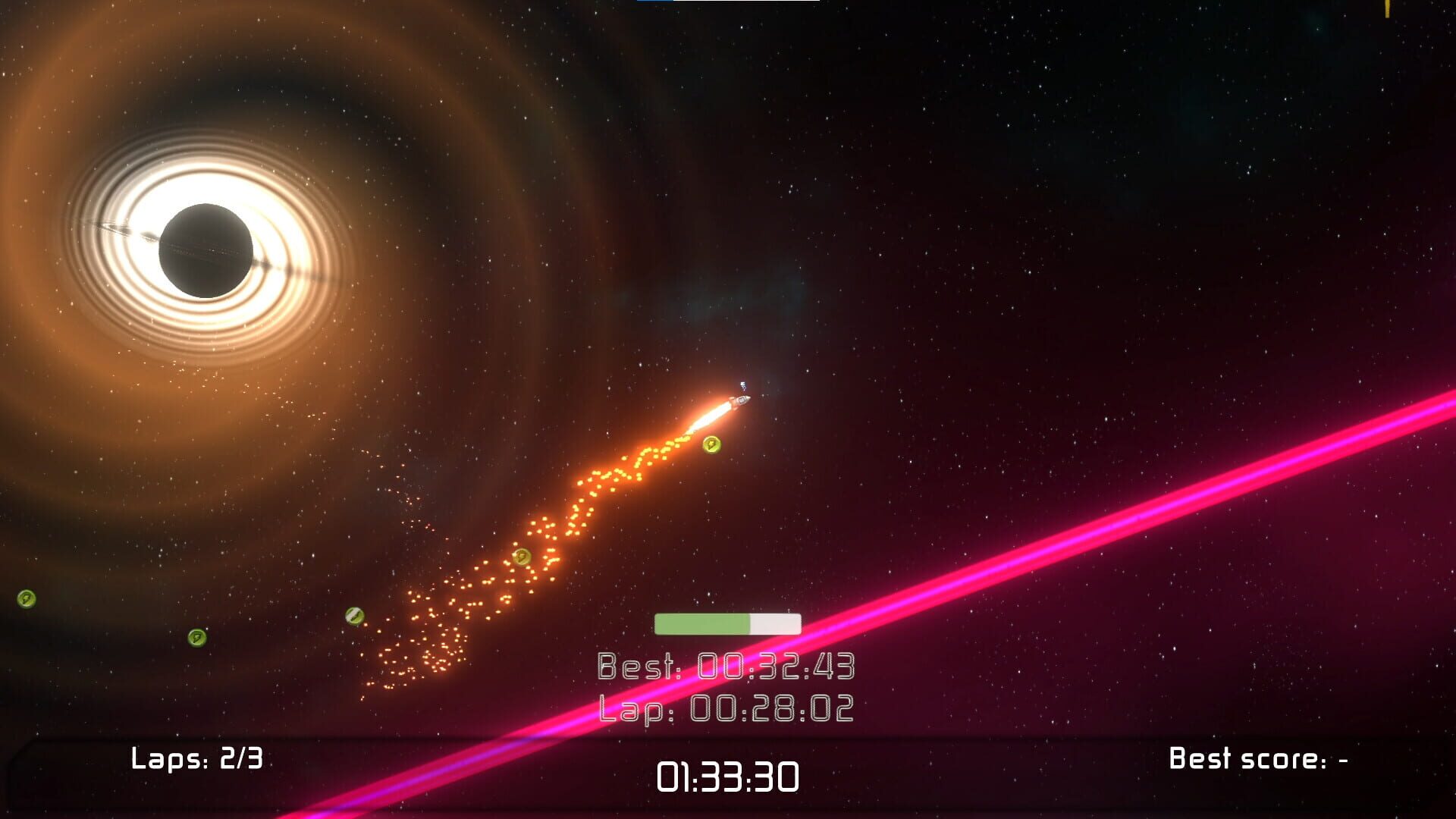
Task: Select the Lap: 00:28:02 current lap text
Action: [x=726, y=707]
